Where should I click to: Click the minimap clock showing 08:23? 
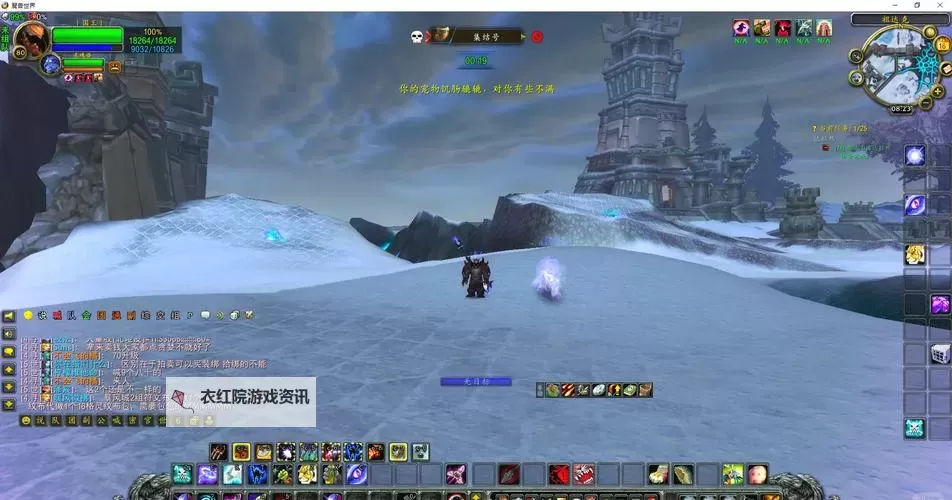900,108
